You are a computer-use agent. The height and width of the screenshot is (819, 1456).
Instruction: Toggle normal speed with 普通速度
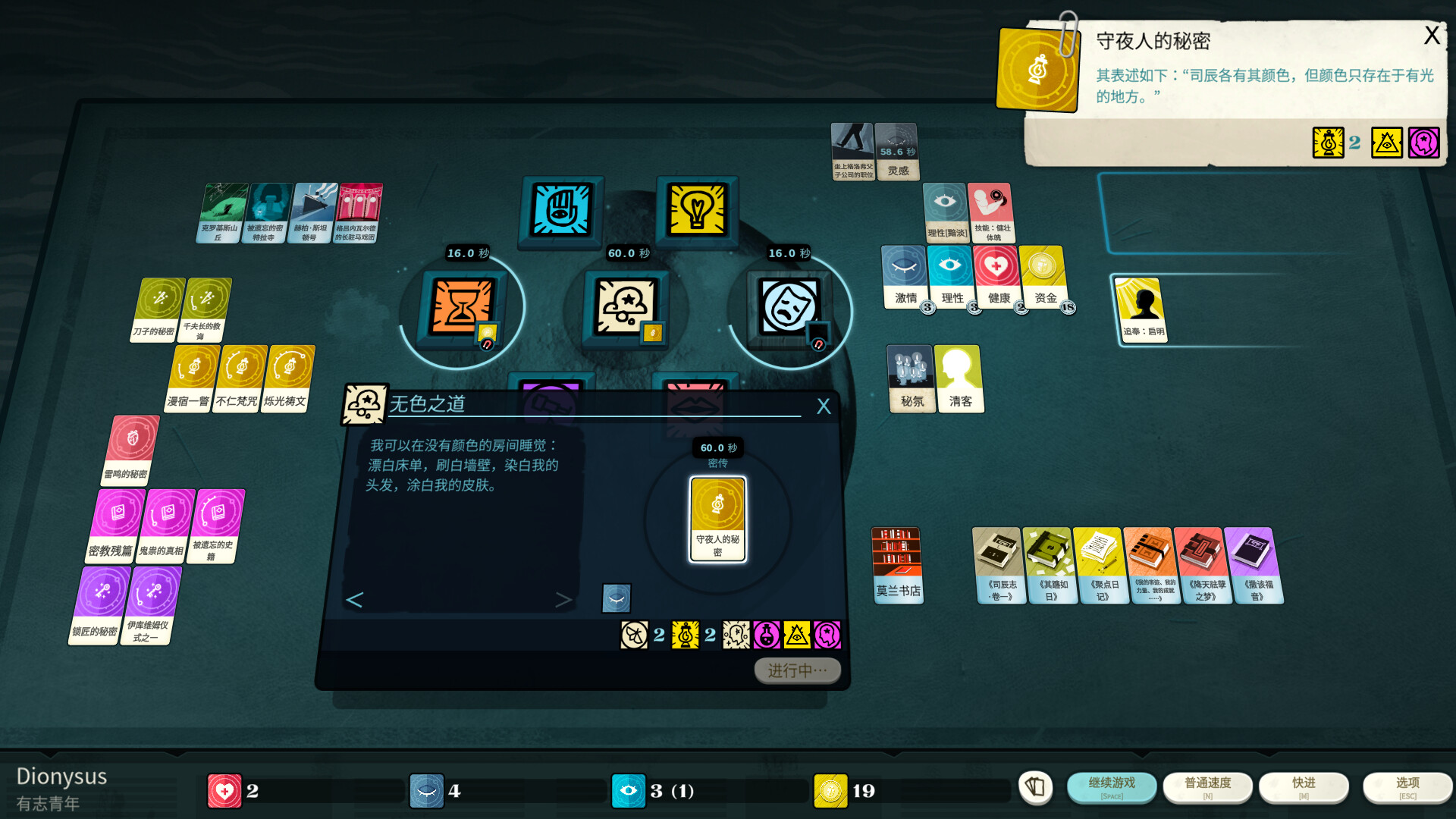[x=1207, y=786]
